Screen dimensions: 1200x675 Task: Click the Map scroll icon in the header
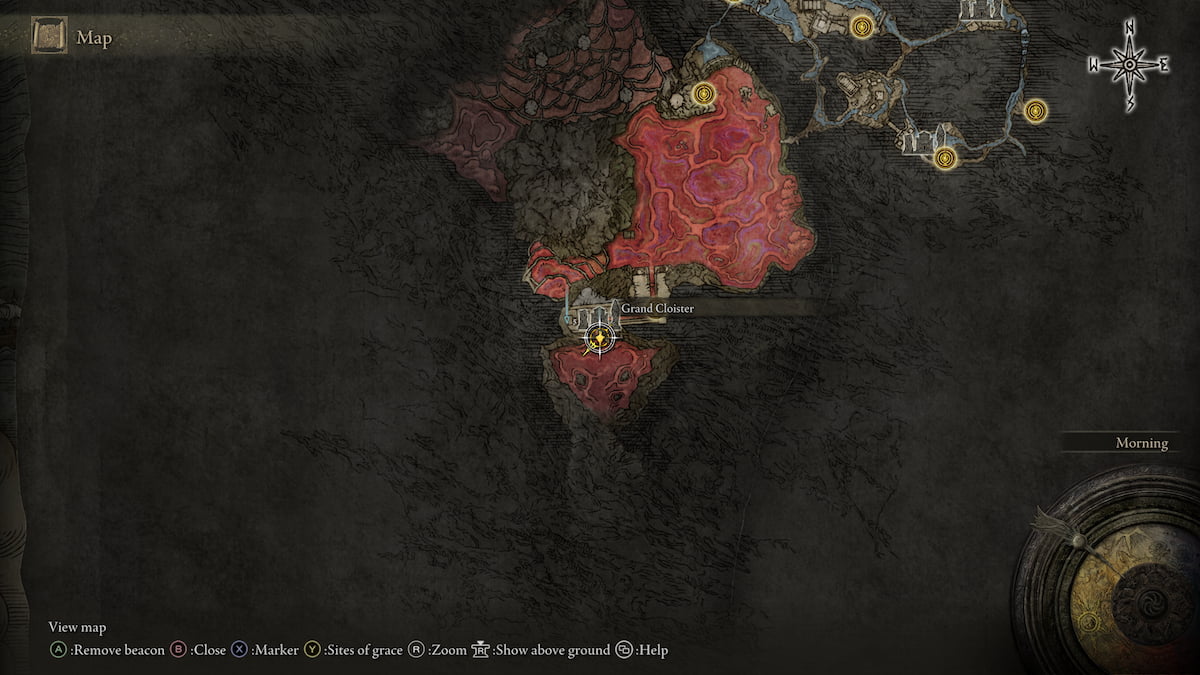point(49,38)
